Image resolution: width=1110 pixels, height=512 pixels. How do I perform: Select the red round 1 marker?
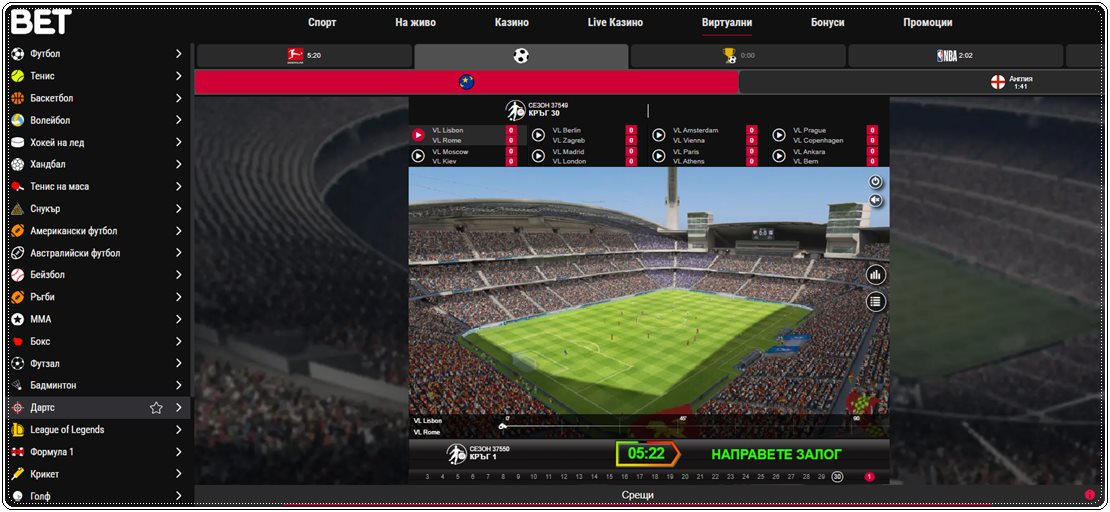869,477
